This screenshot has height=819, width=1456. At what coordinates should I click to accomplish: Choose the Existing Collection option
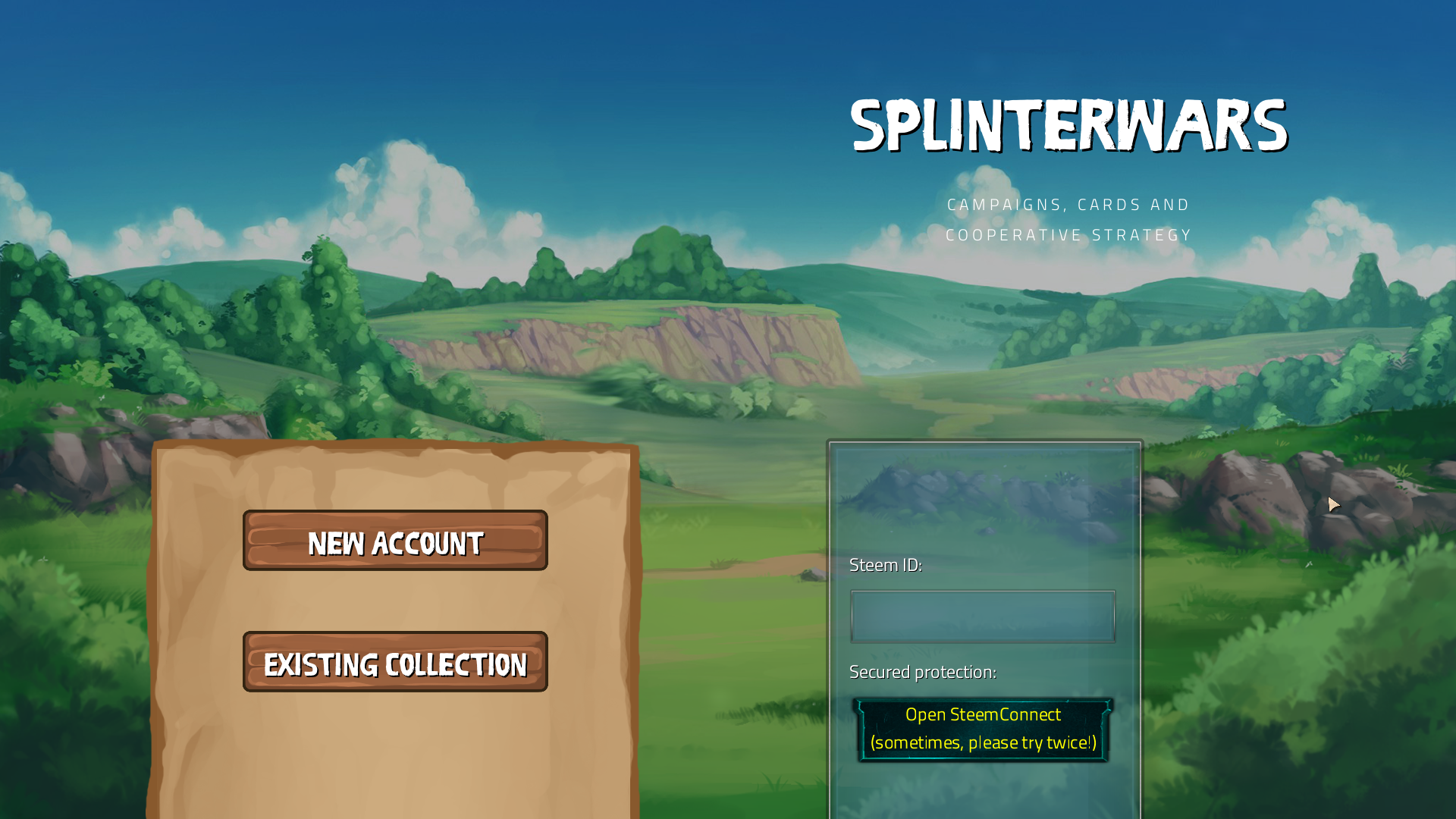click(x=395, y=662)
